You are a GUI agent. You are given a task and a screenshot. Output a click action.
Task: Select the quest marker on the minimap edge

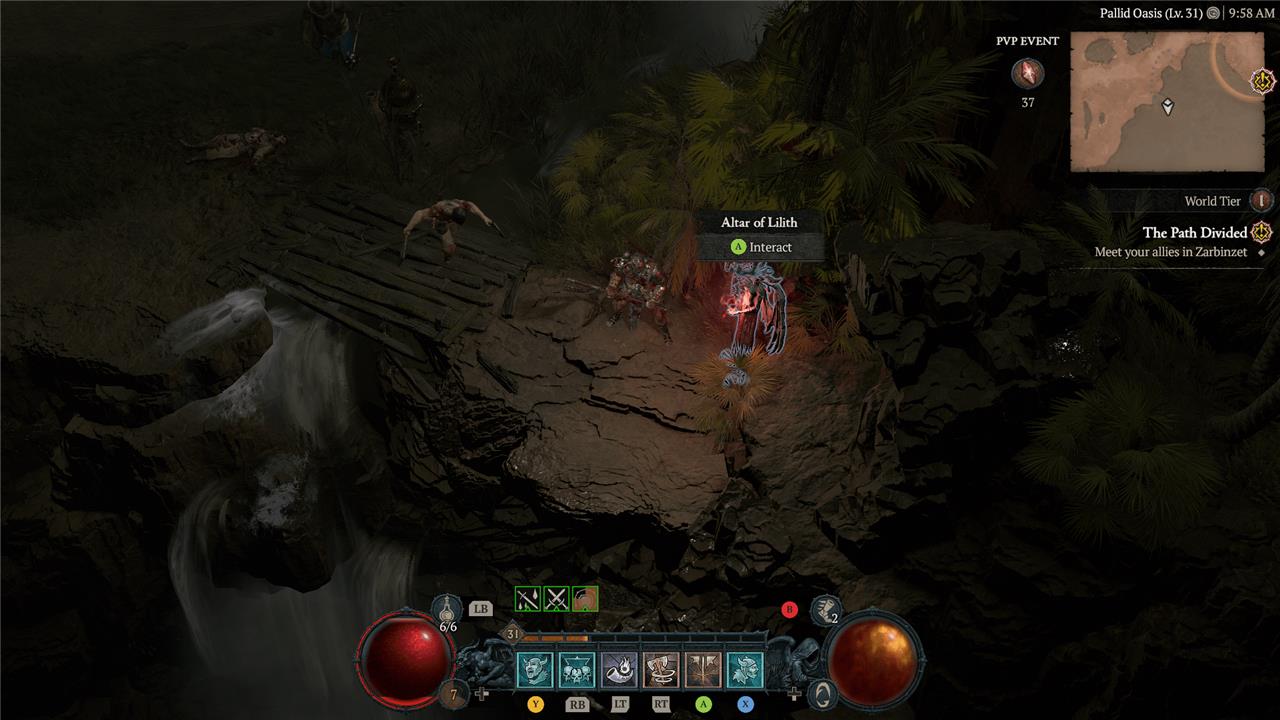pos(1262,78)
